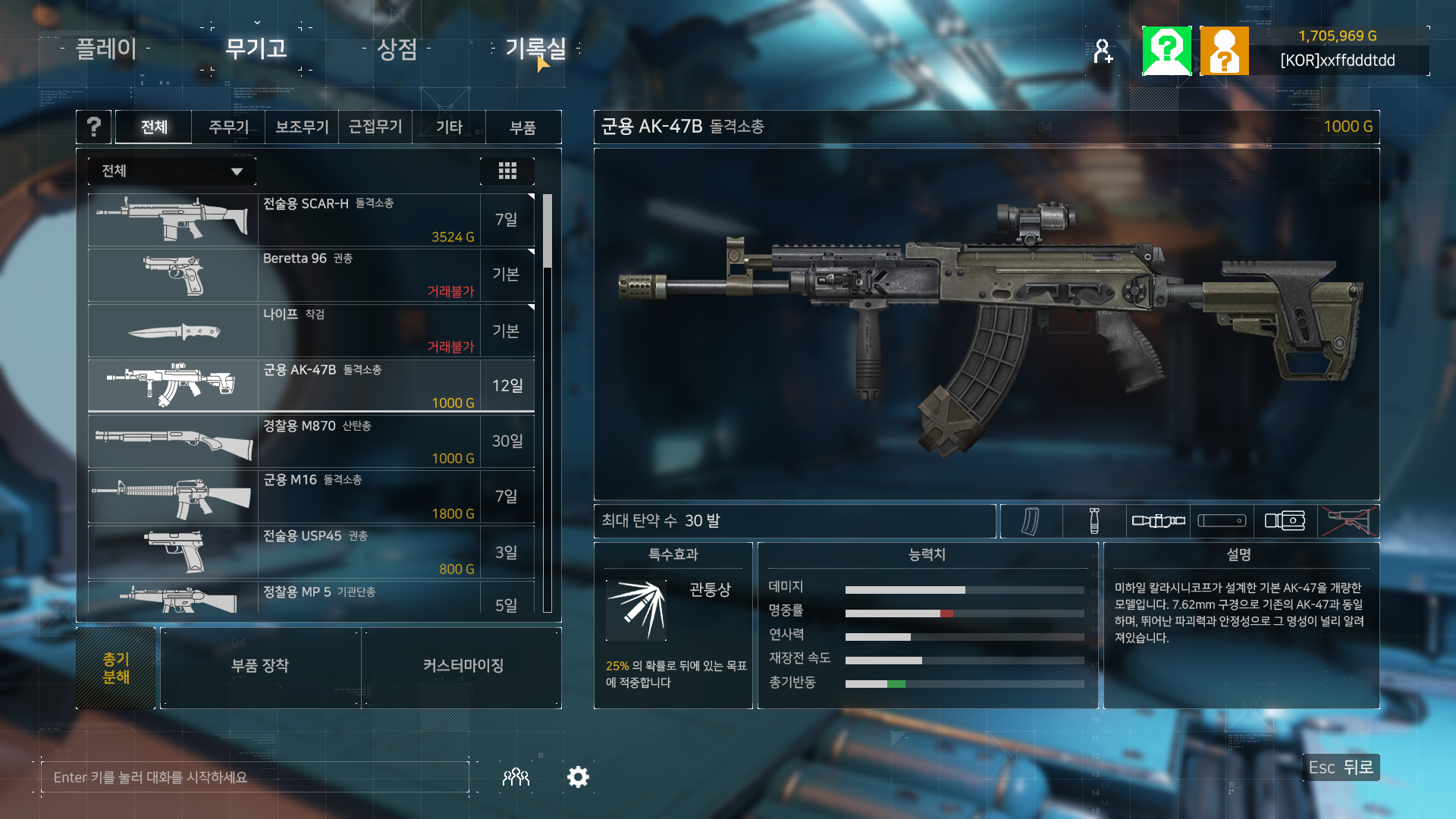Open the foregrip attachment slot
This screenshot has height=819, width=1456.
click(x=1094, y=521)
